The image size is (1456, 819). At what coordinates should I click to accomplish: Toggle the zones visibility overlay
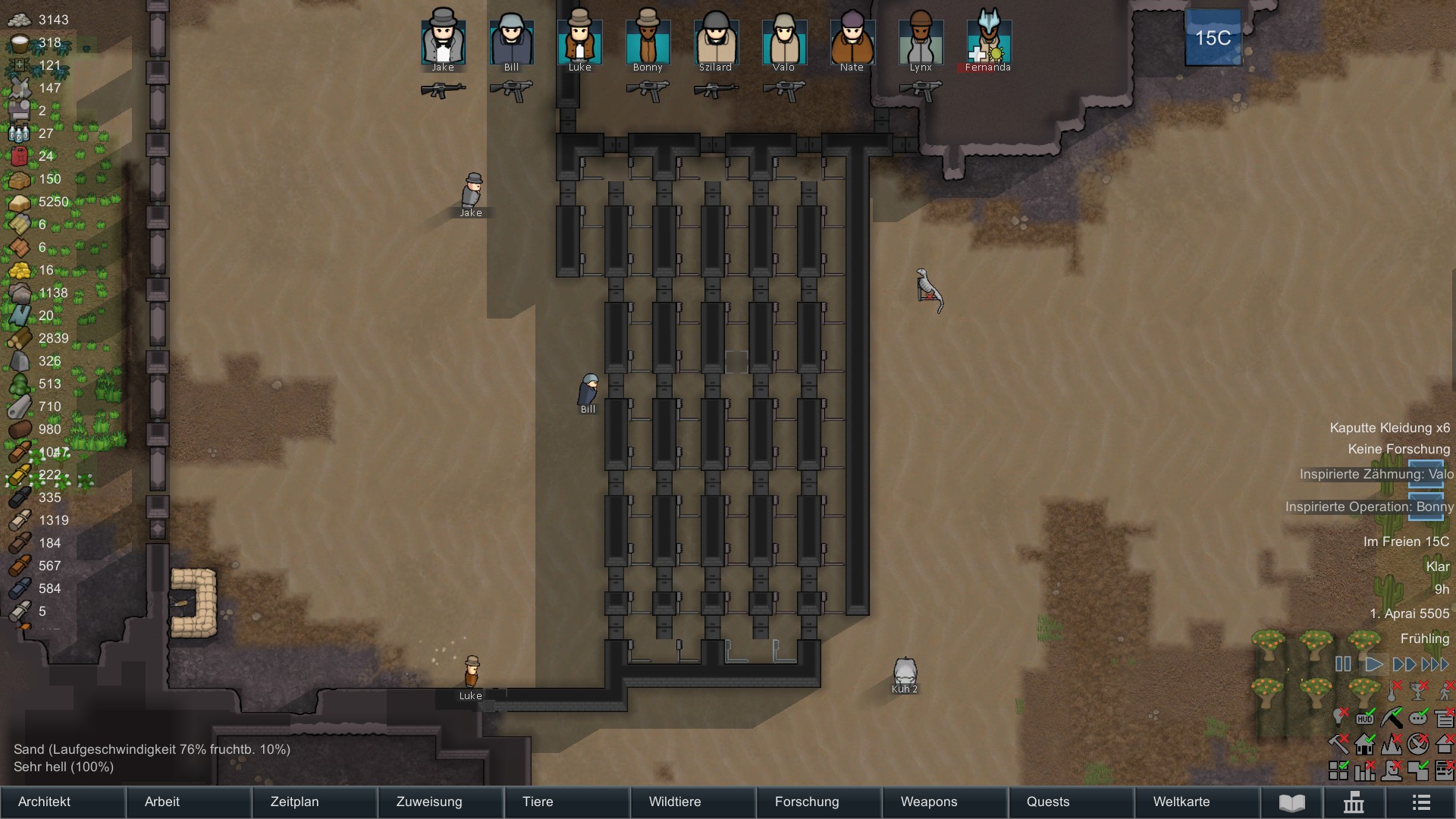click(x=1419, y=771)
